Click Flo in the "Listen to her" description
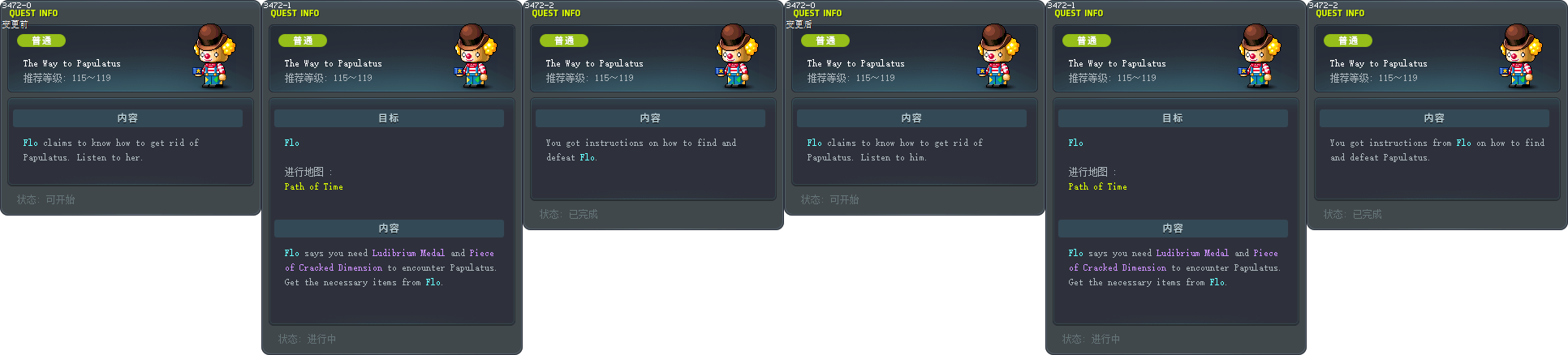1568x355 pixels. pos(30,143)
